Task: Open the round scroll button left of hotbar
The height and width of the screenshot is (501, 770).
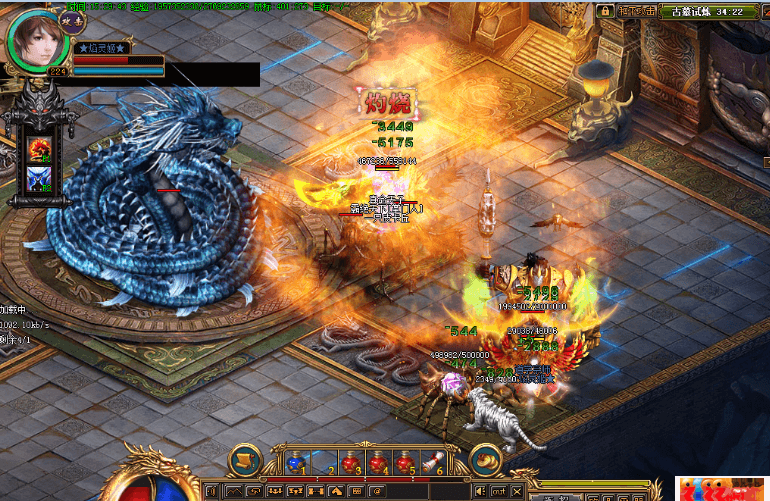Action: (x=243, y=460)
